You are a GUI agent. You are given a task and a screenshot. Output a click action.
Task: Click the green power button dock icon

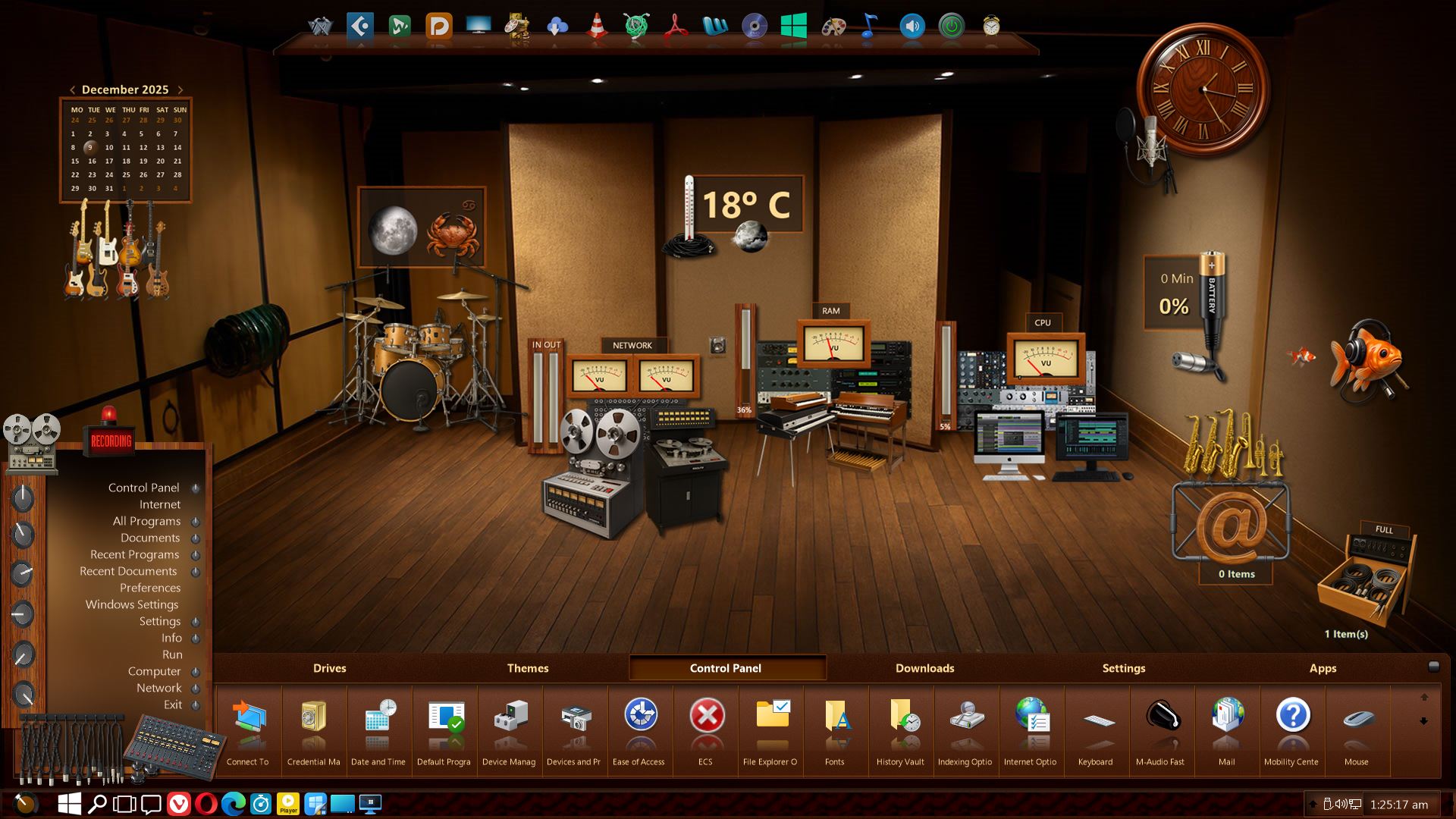(951, 27)
